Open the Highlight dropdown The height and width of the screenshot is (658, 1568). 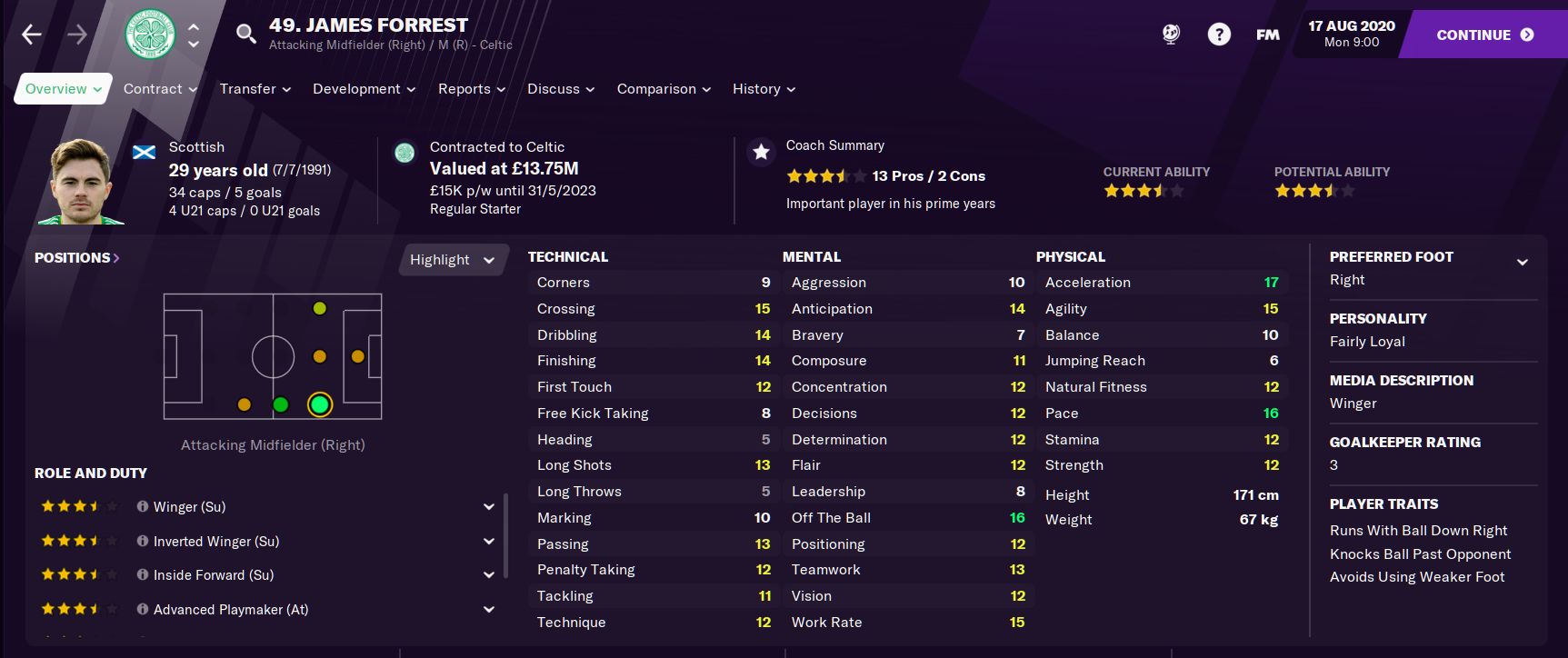tap(452, 260)
